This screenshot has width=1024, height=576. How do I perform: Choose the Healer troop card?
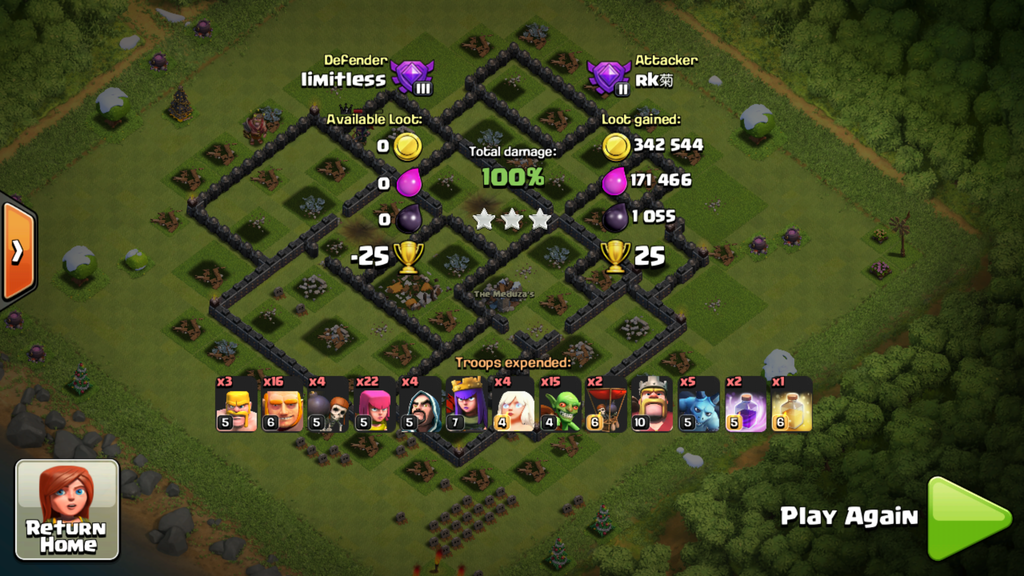tap(514, 405)
